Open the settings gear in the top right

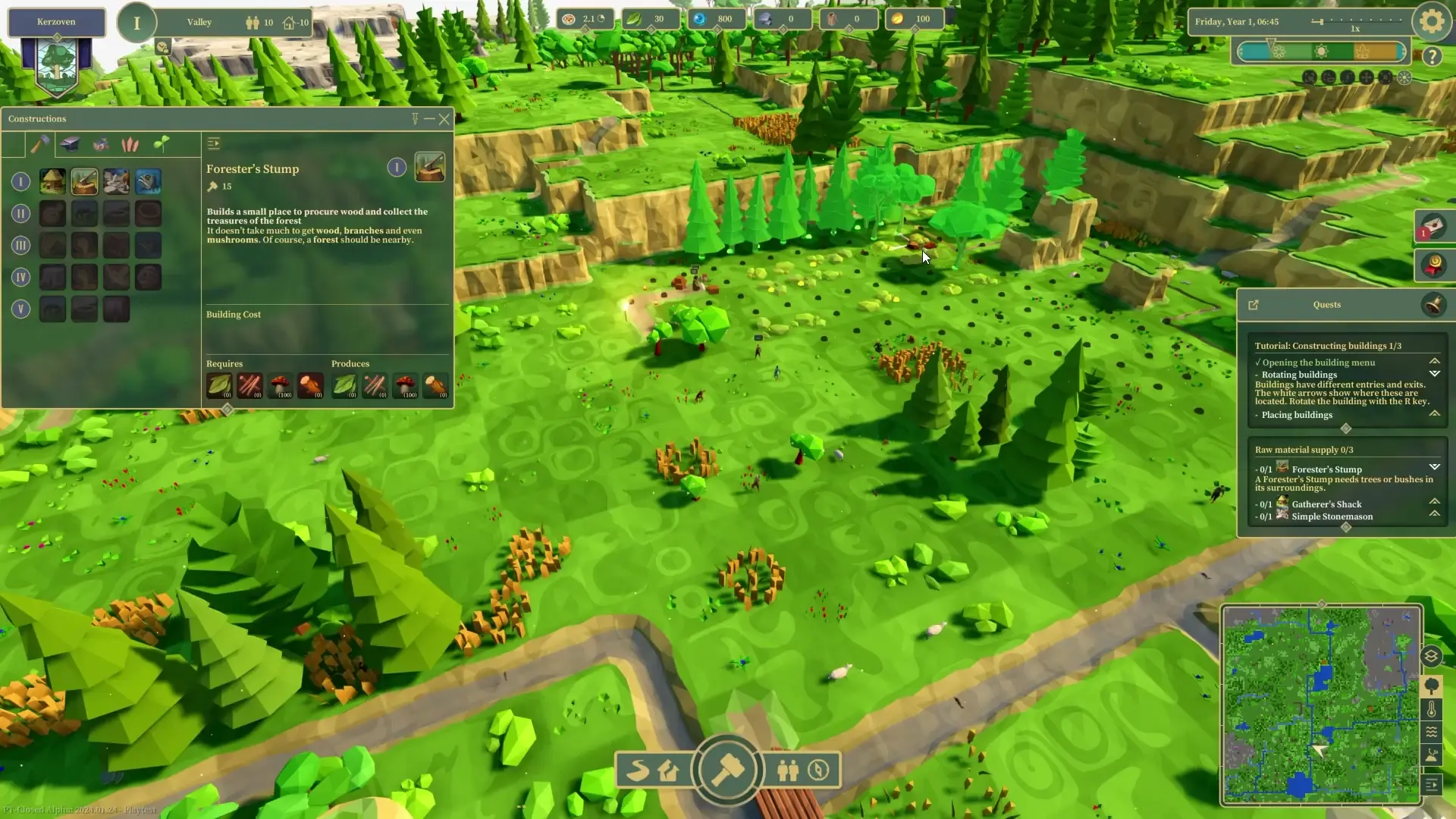[x=1430, y=20]
